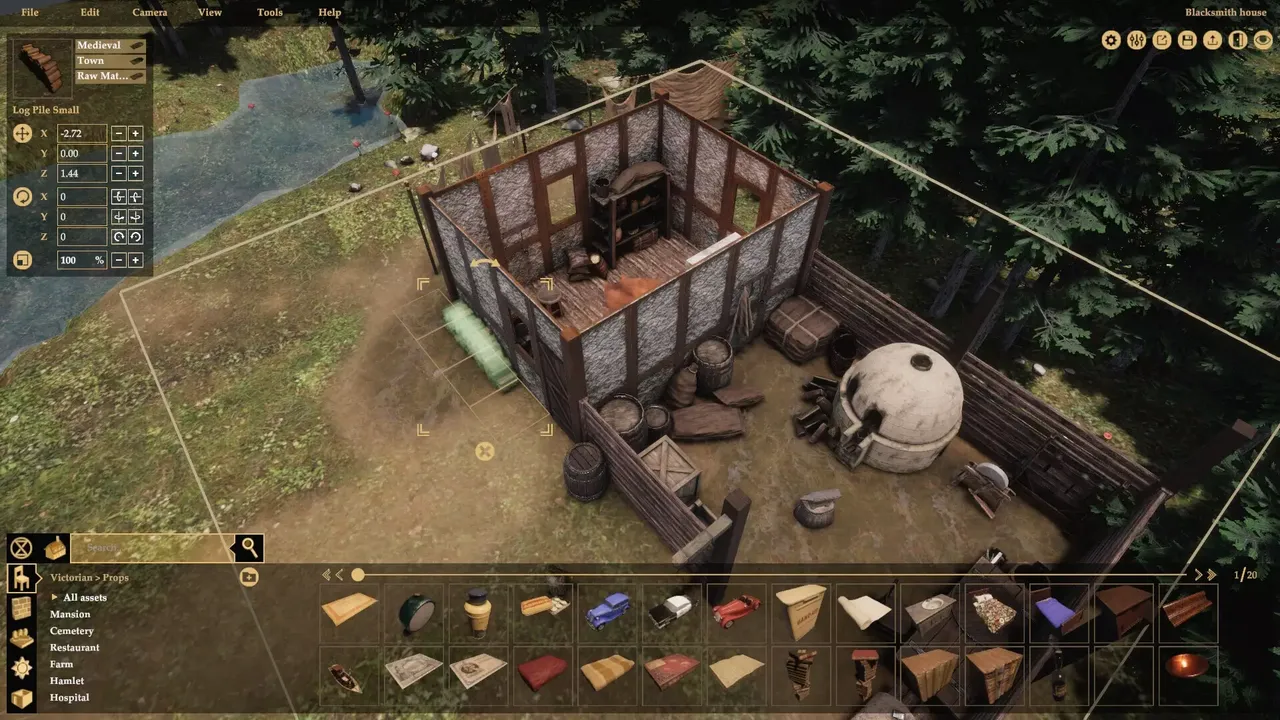
Task: Select the Medieval tag of the log pile
Action: [x=110, y=45]
